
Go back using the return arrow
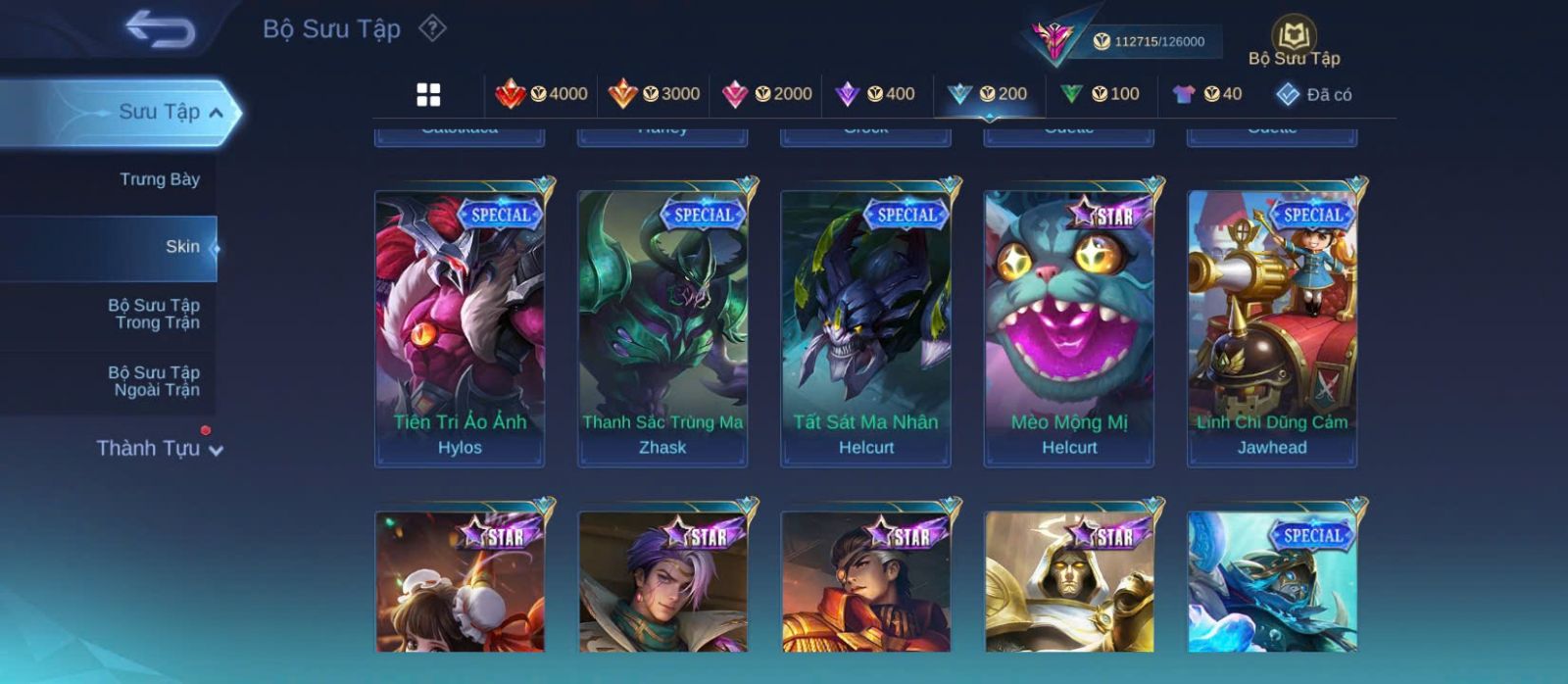160,29
